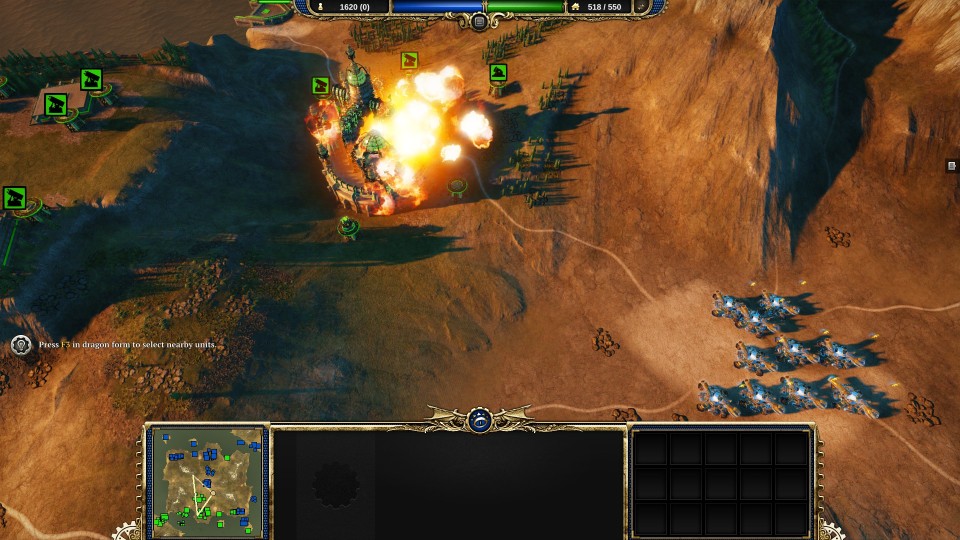Click the hint icon beside the dragon form tip
Viewport: 960px width, 540px height.
[21, 345]
